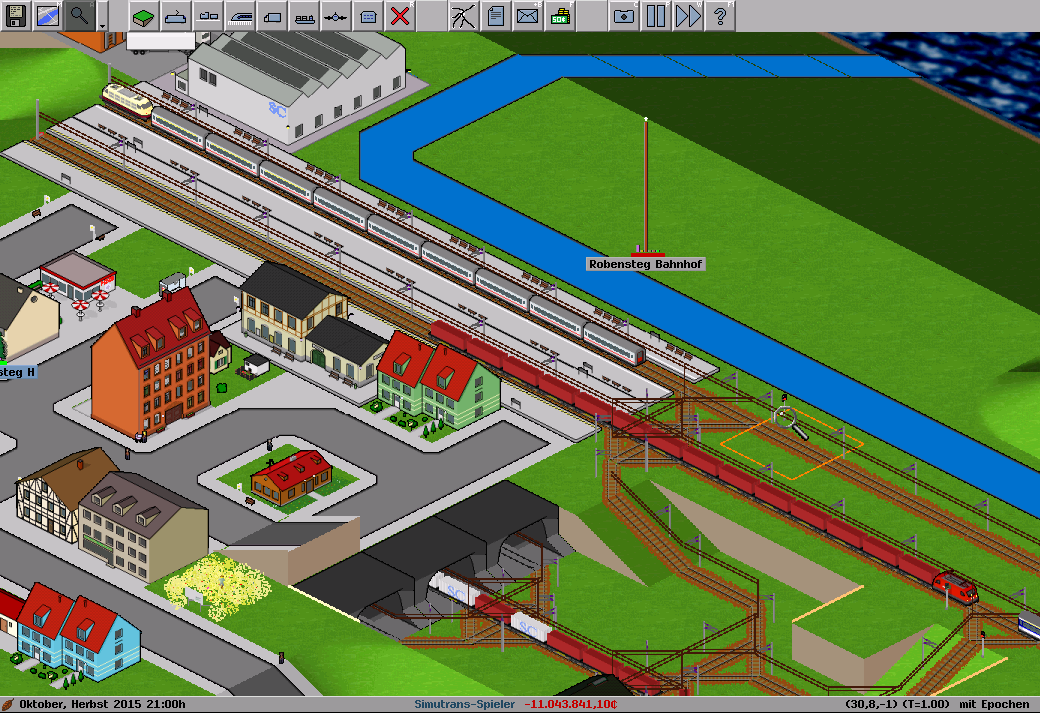This screenshot has width=1040, height=713.
Task: Open the question mark help window
Action: [x=720, y=15]
